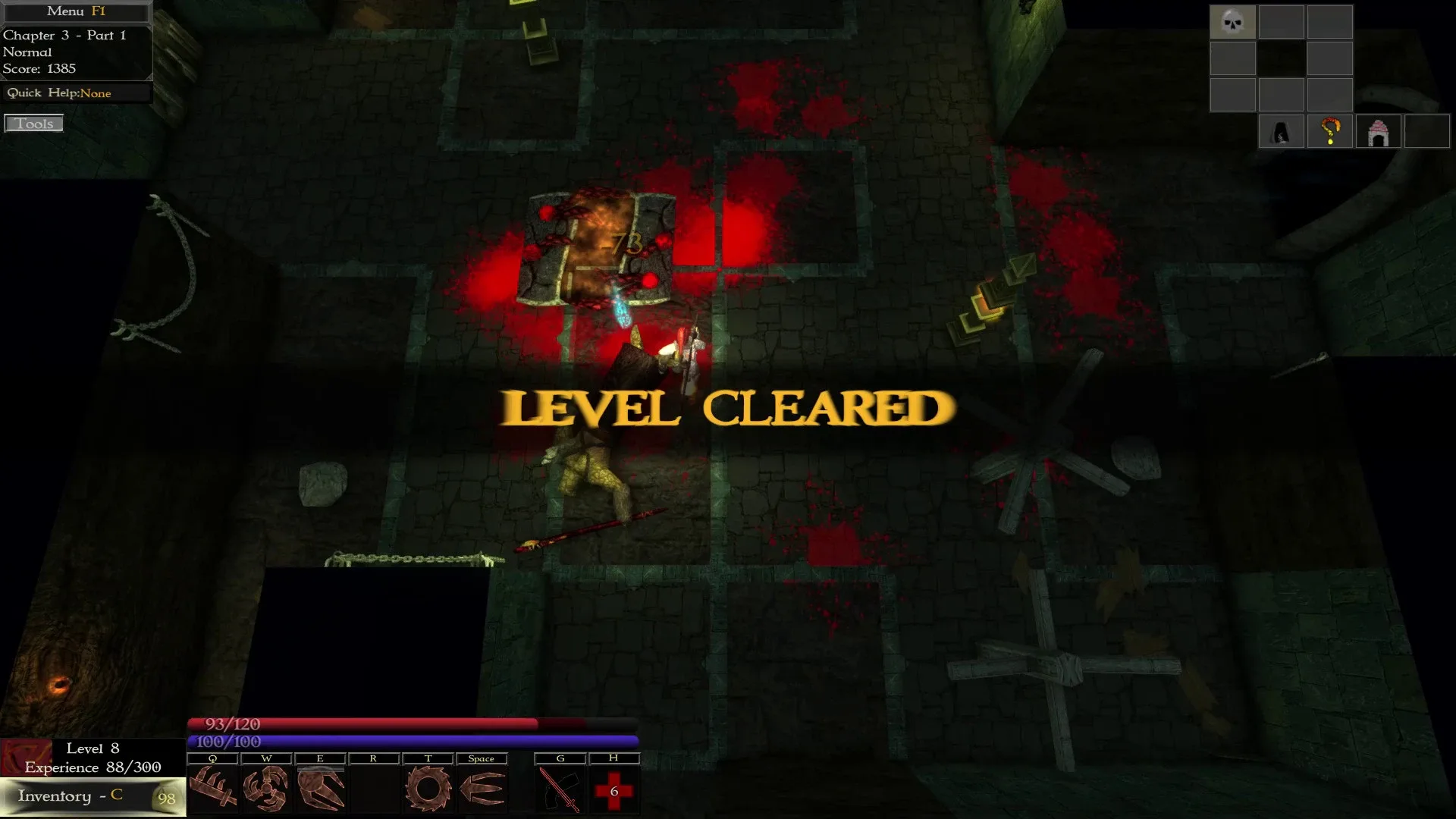Use the red sword weapon bound to G
Image resolution: width=1456 pixels, height=819 pixels.
click(x=560, y=789)
